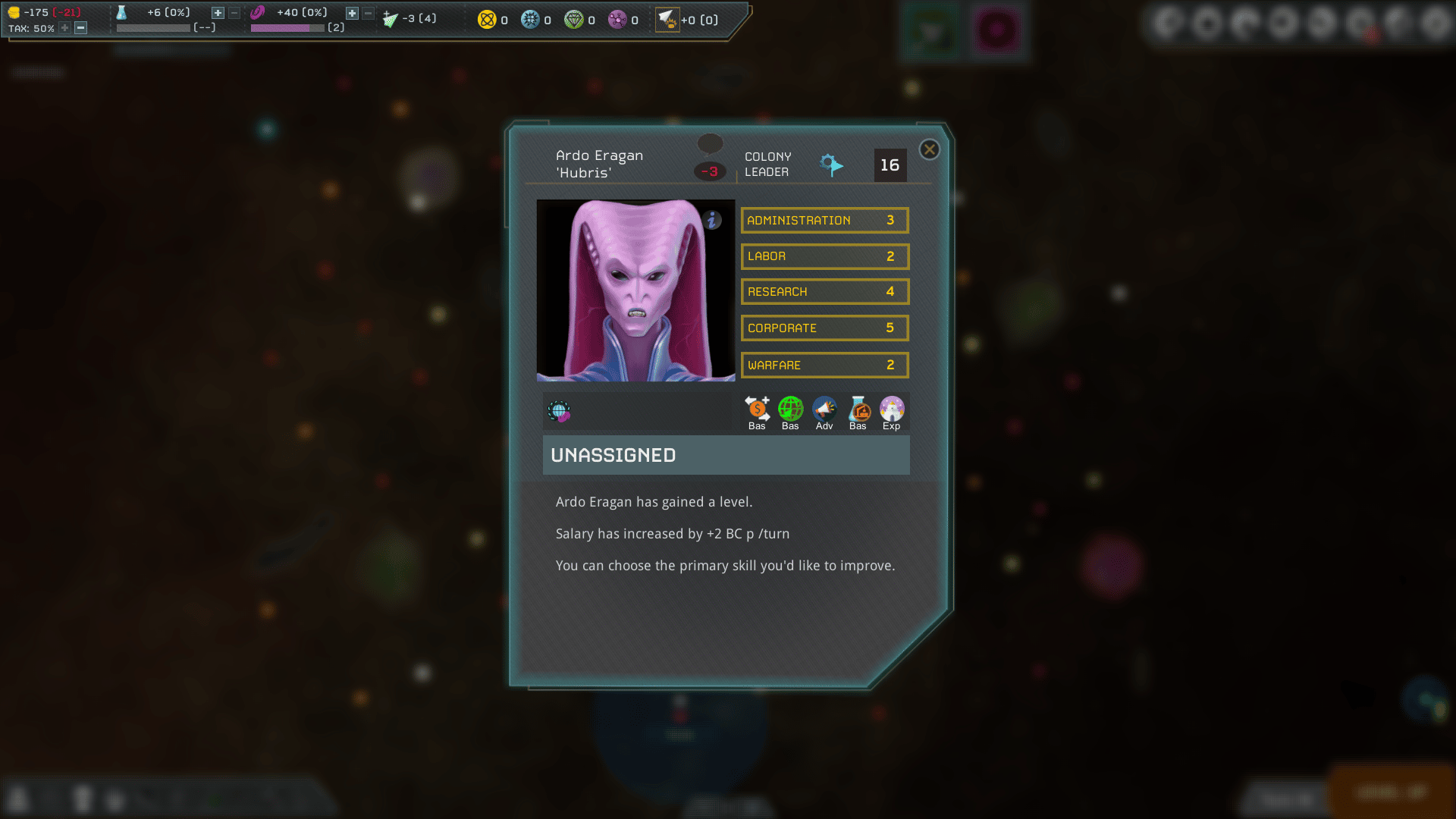
Task: Click the pin flag beside Colony Leader
Action: point(831,165)
